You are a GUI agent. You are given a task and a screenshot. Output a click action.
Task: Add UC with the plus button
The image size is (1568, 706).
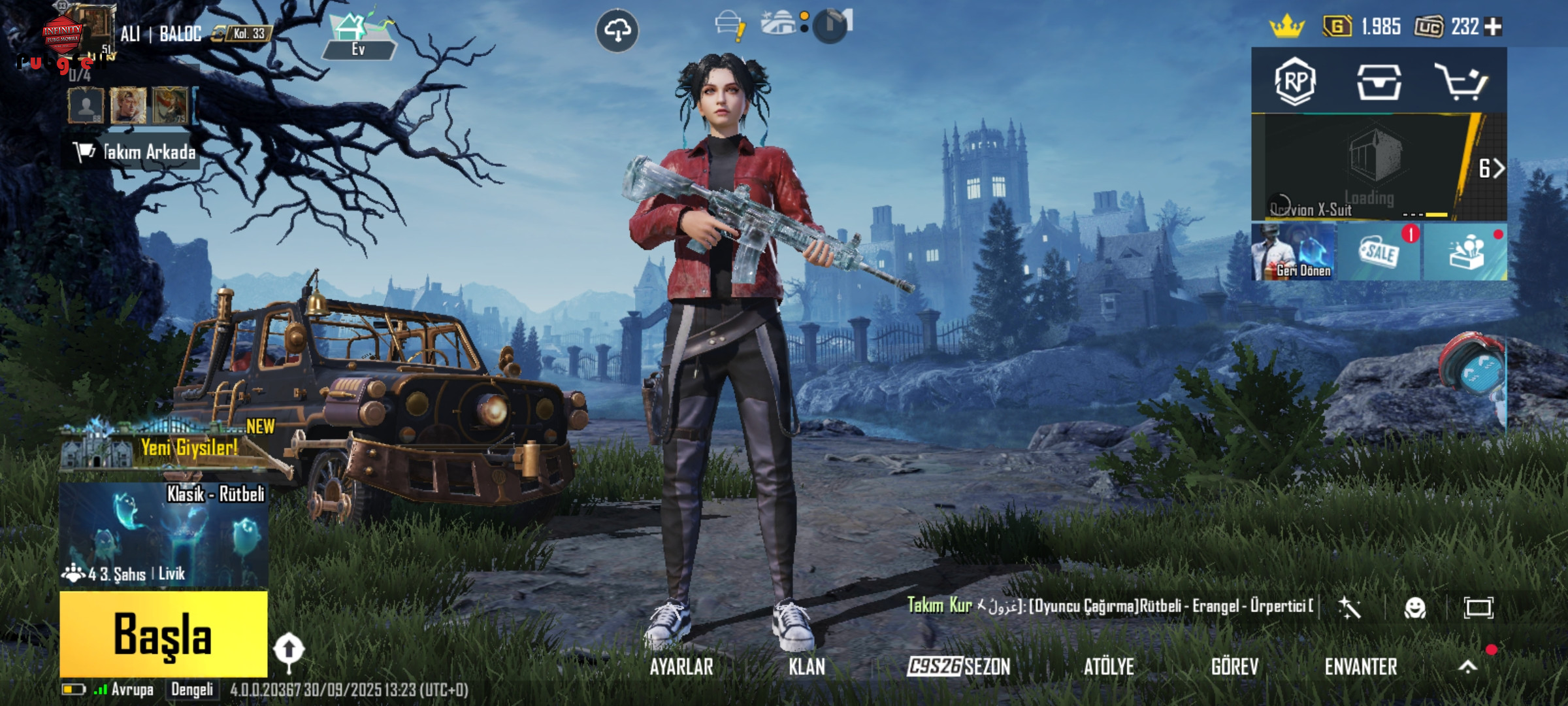[x=1494, y=27]
